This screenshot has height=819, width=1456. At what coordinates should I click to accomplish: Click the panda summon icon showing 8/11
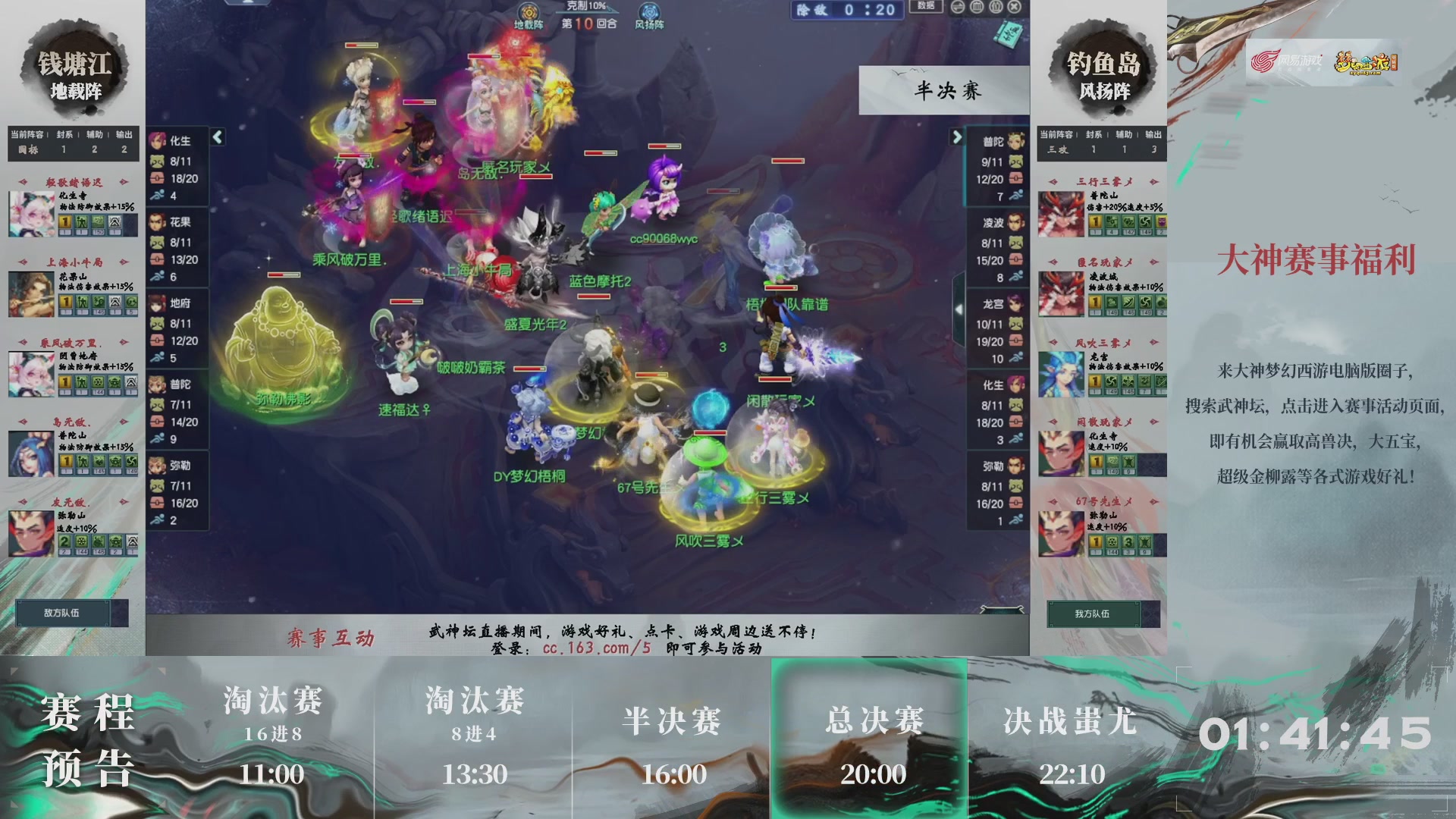click(x=157, y=162)
